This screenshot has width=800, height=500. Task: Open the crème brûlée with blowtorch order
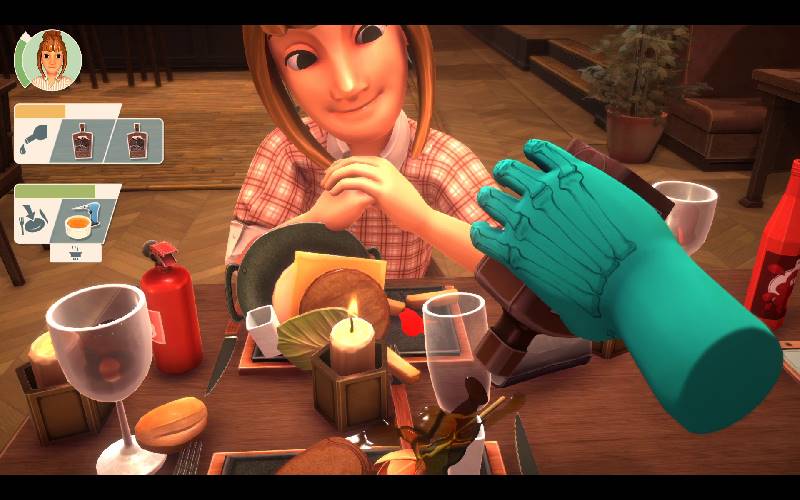(x=85, y=220)
